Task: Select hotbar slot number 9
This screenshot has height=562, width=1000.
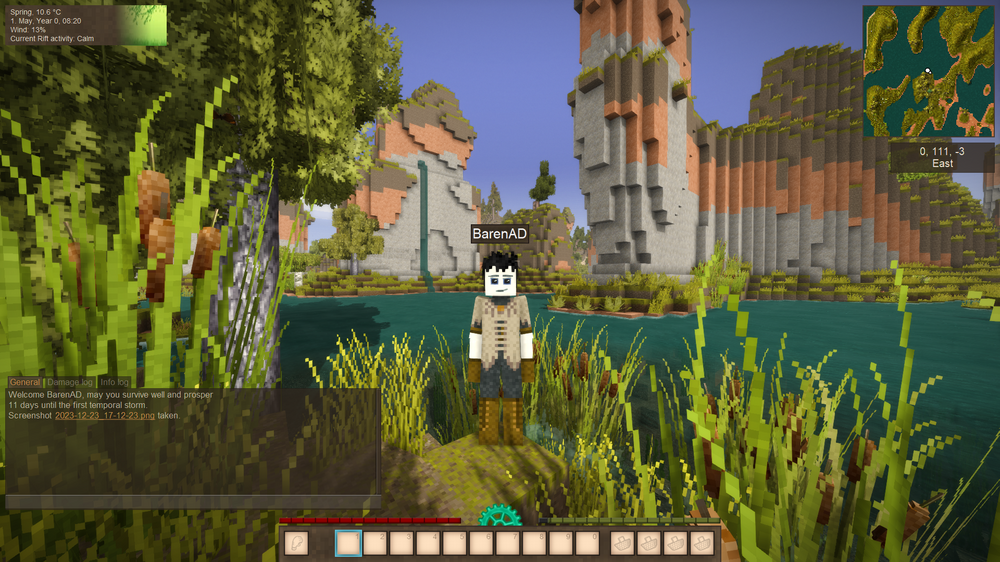Action: (563, 542)
